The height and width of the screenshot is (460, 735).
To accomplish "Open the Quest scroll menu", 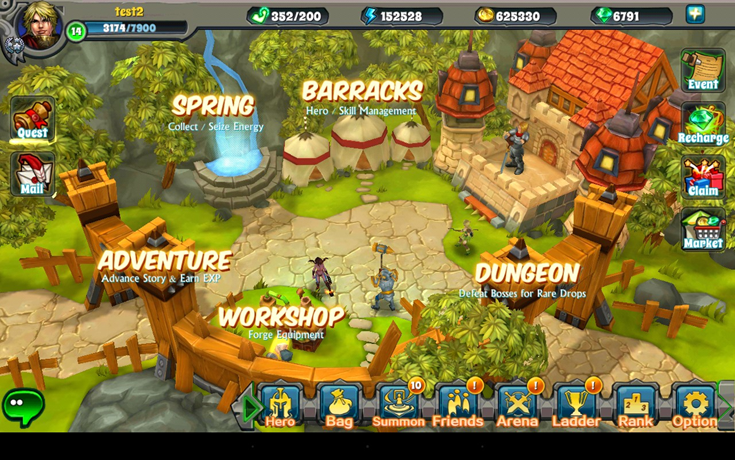I will click(x=33, y=119).
